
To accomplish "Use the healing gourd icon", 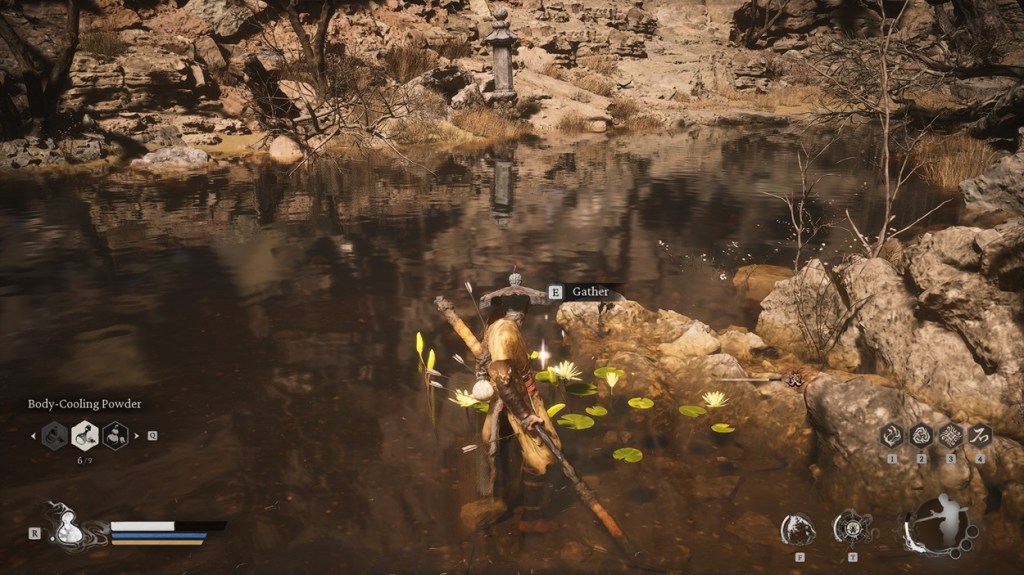I will (69, 530).
